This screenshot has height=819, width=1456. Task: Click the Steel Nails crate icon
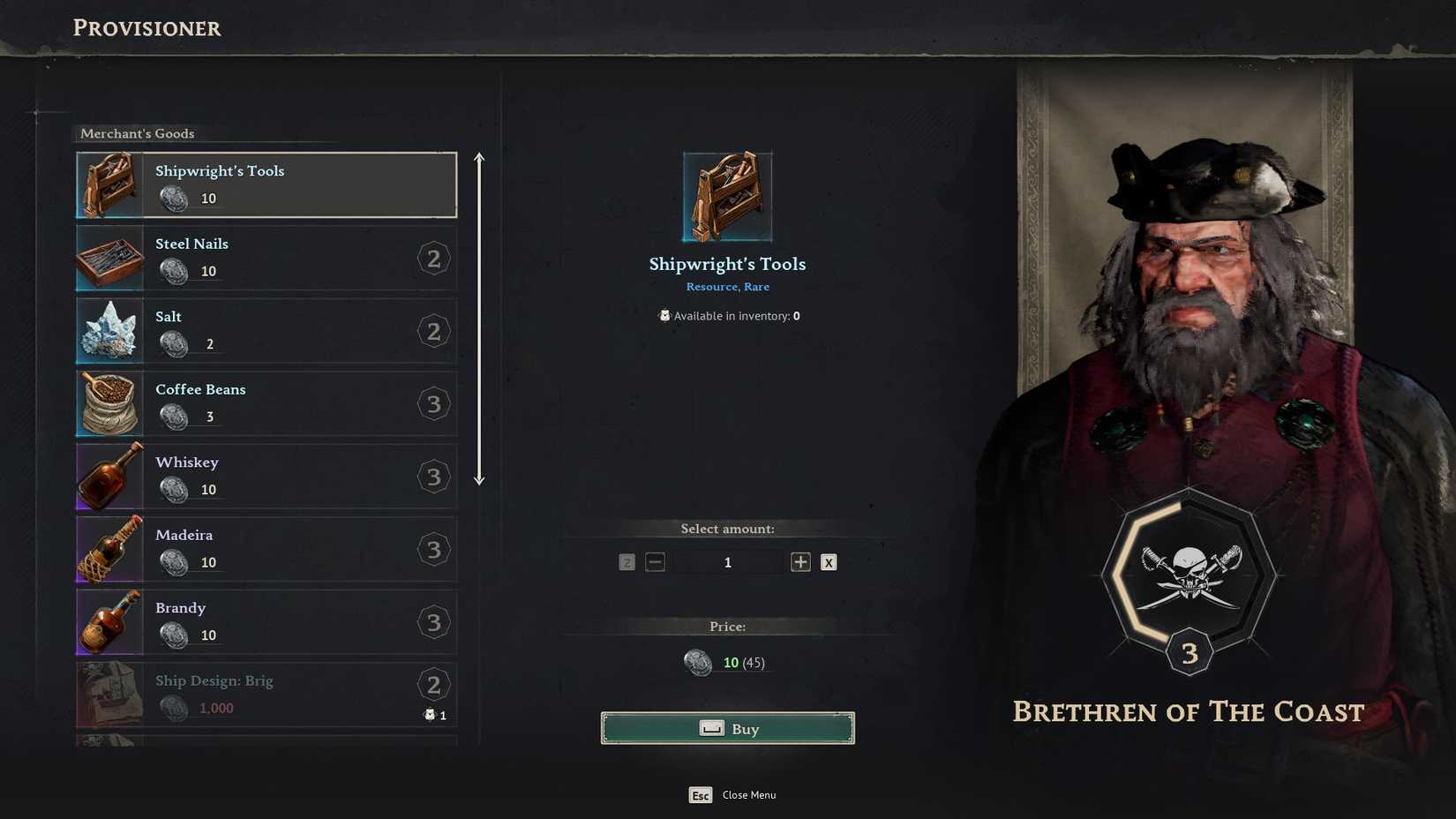pyautogui.click(x=108, y=258)
